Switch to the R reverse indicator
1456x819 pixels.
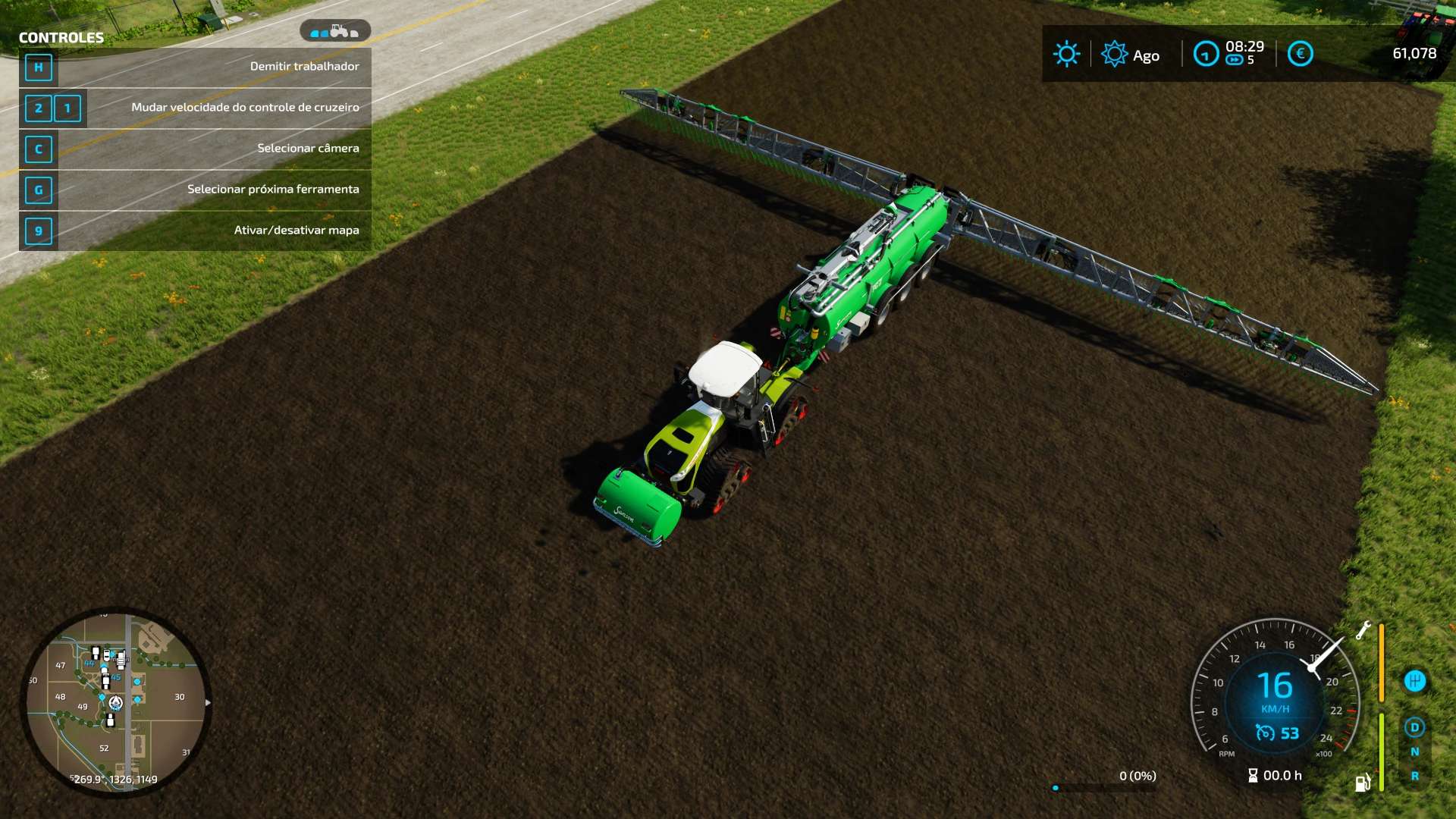click(1414, 776)
